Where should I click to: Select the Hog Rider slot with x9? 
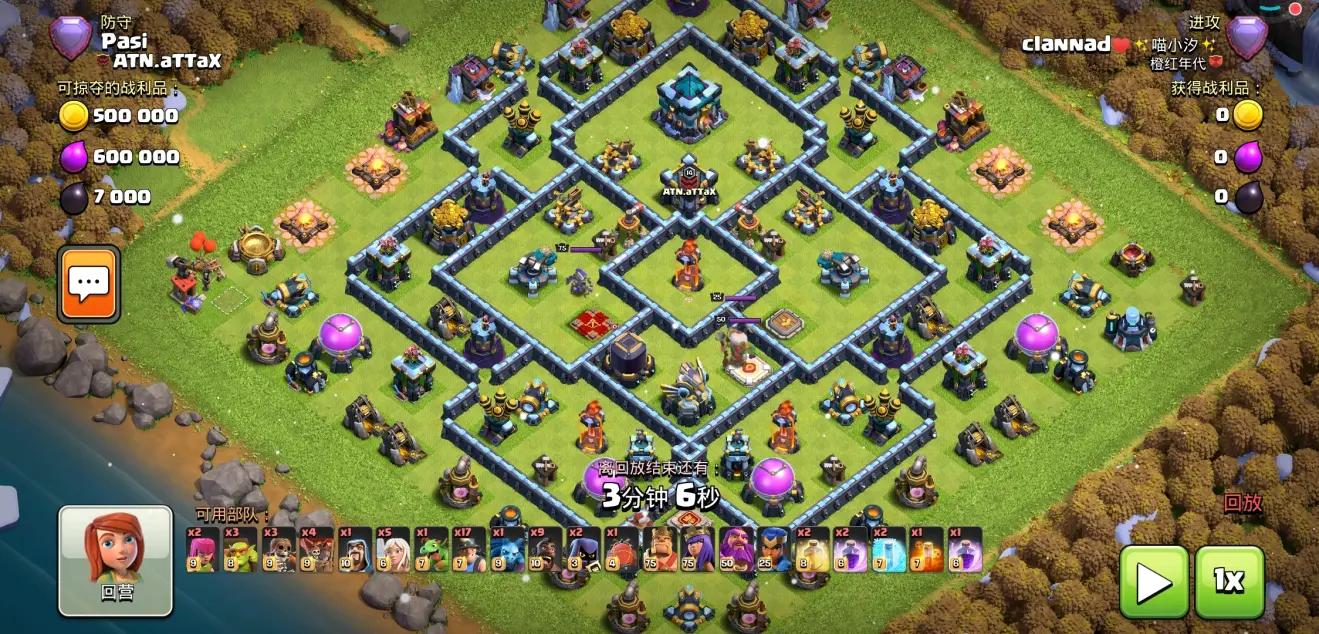543,550
